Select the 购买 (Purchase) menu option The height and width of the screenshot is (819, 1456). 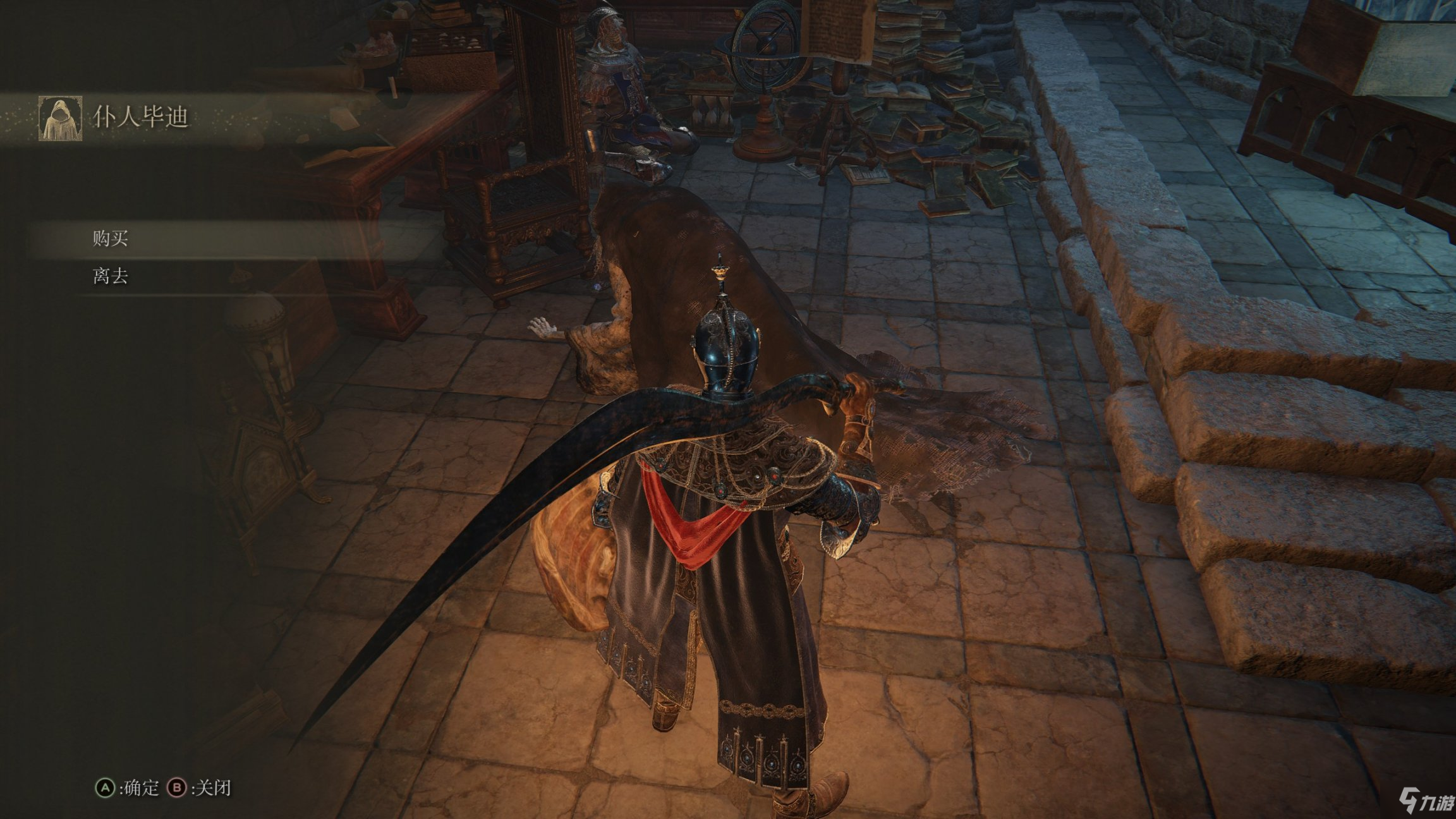click(111, 239)
